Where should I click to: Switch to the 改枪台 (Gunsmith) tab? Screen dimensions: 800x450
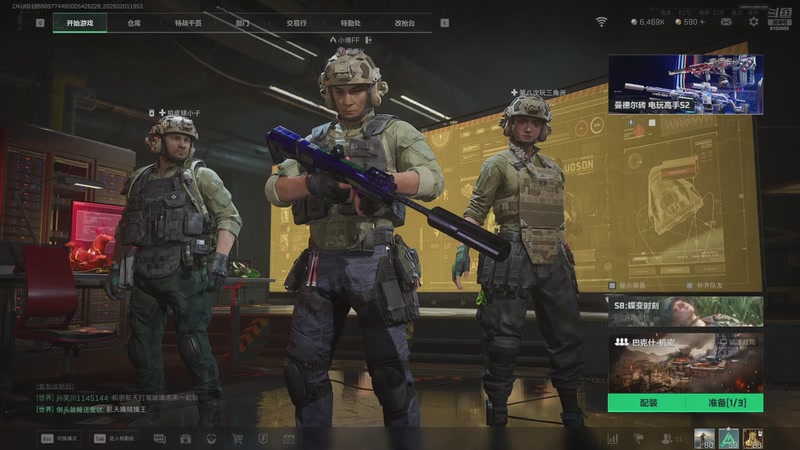[x=404, y=22]
